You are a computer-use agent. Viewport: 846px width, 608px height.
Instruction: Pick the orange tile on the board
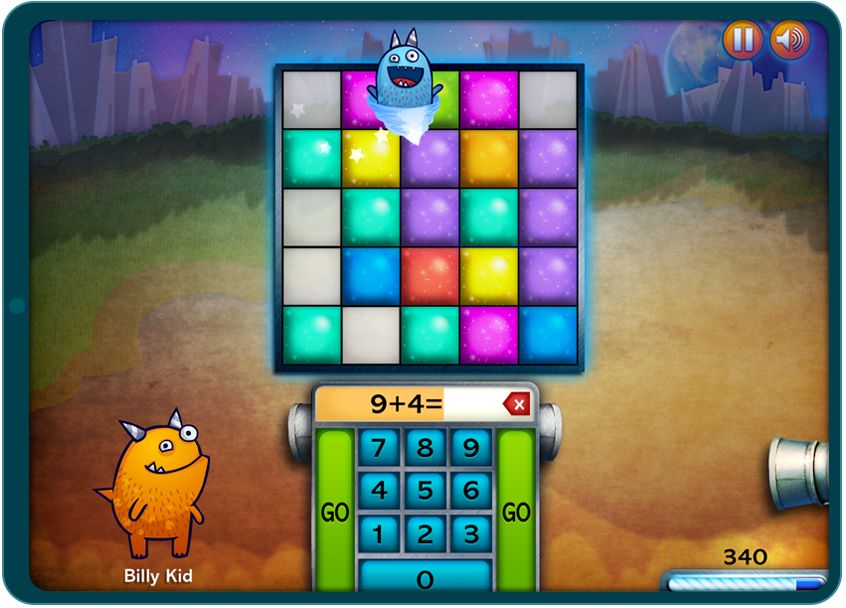(489, 158)
